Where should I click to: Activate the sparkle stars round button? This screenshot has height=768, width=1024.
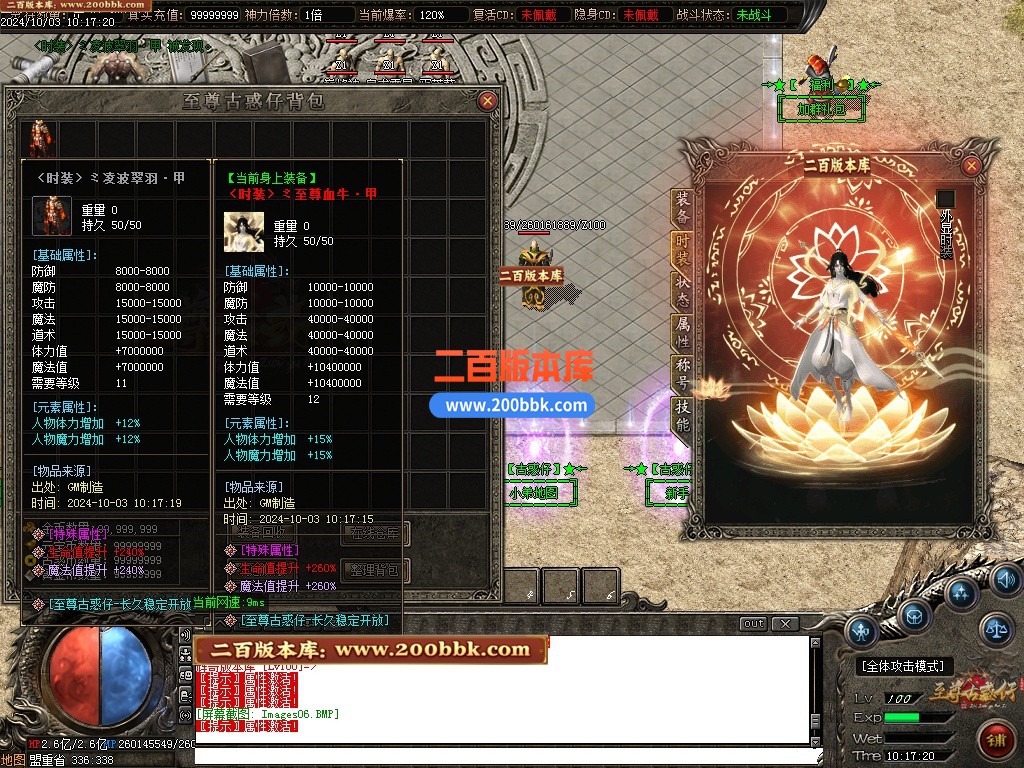(x=960, y=594)
